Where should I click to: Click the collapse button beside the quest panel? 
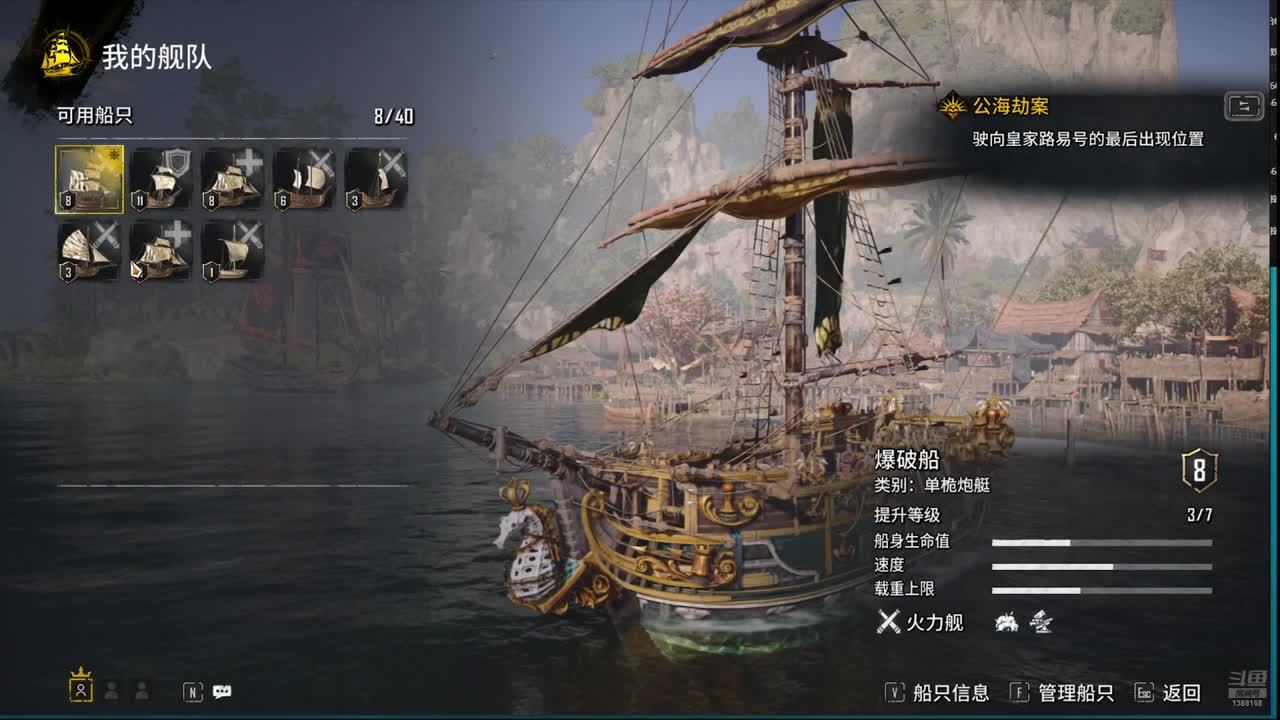pyautogui.click(x=1244, y=106)
